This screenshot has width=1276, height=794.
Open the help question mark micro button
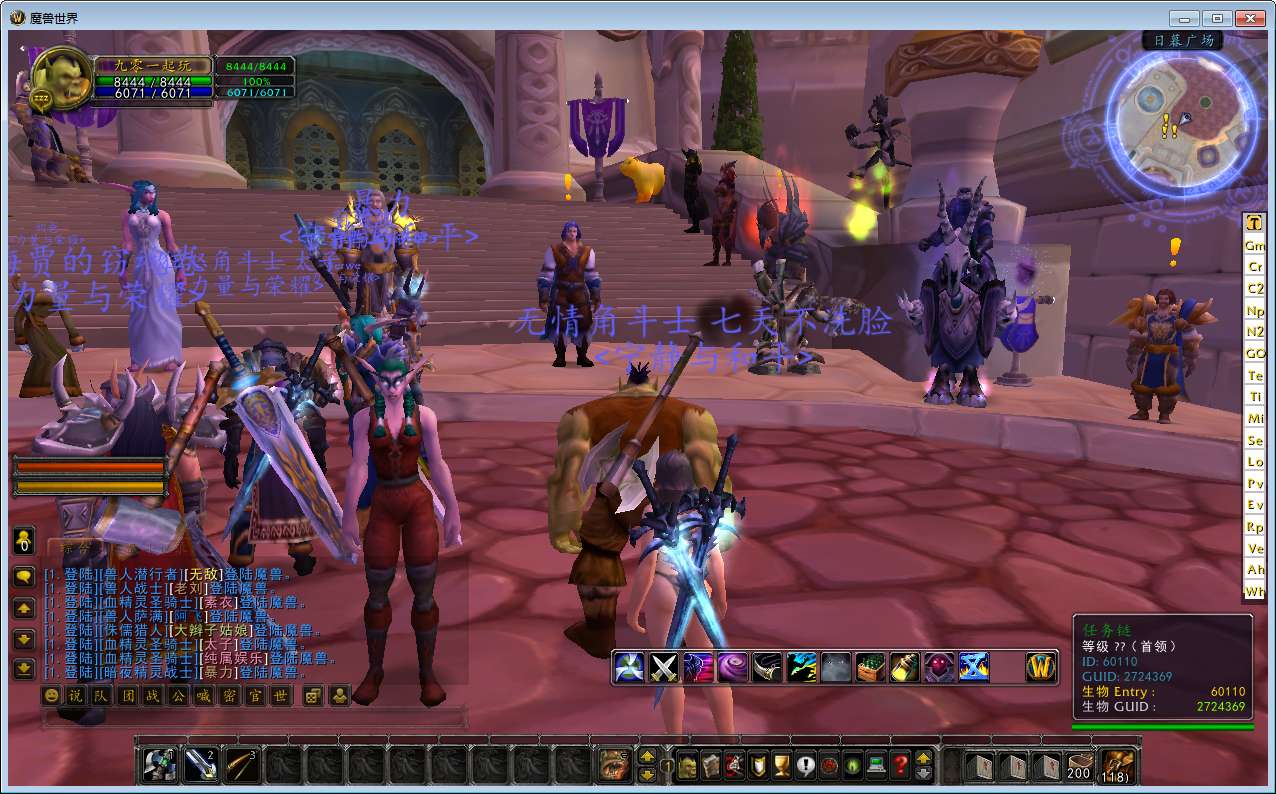point(900,766)
